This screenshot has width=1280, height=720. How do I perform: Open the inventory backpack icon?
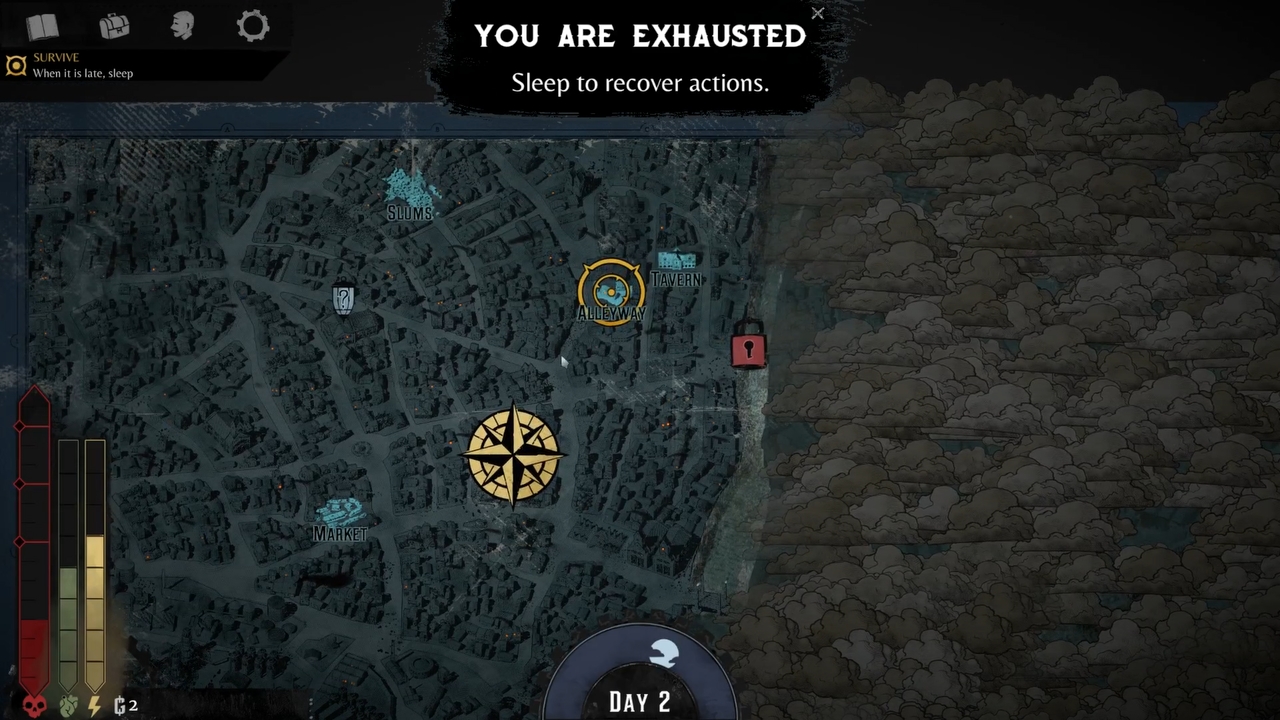click(x=113, y=27)
